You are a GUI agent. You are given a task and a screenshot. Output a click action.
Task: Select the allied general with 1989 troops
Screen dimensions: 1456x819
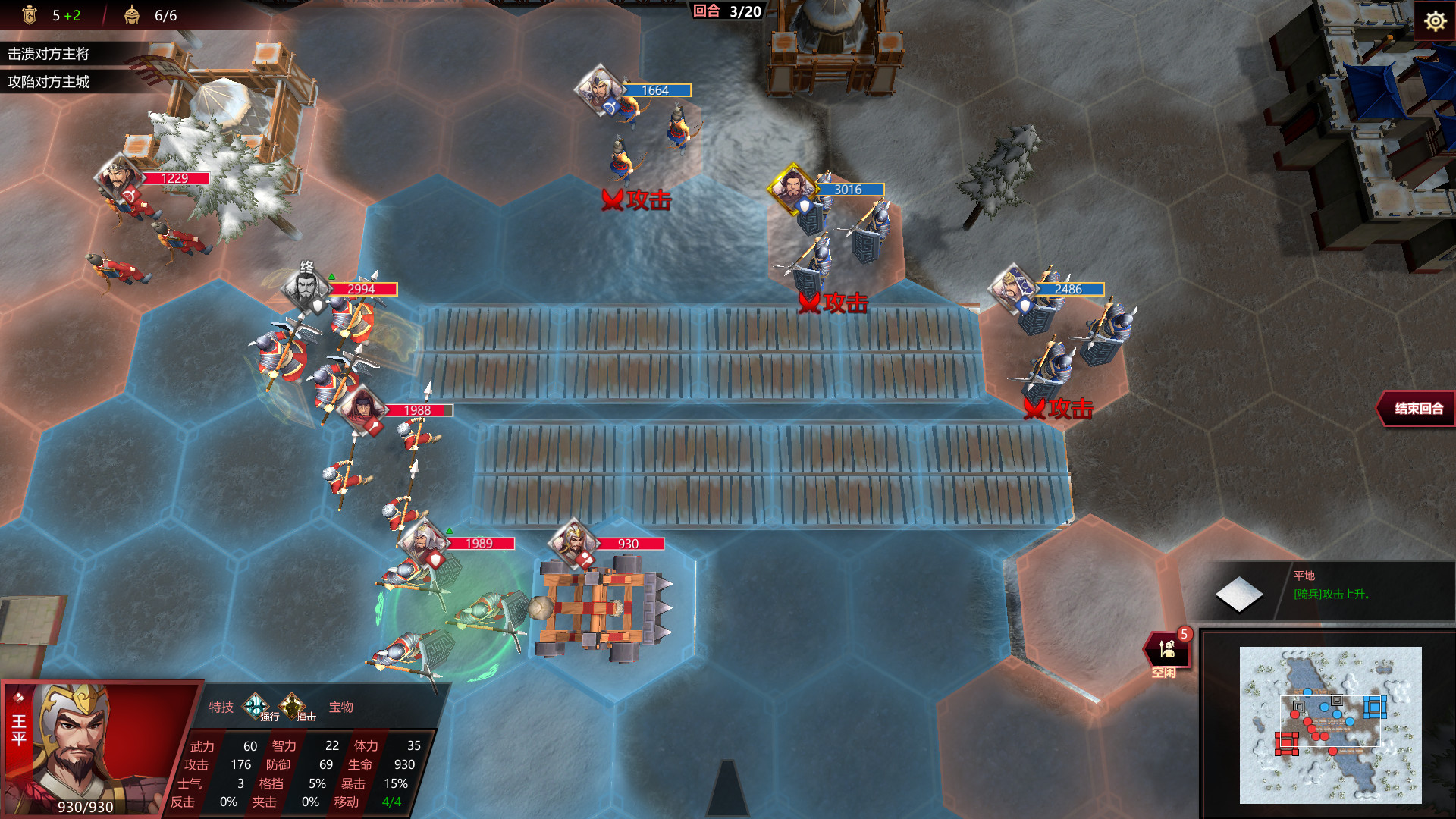point(422,542)
